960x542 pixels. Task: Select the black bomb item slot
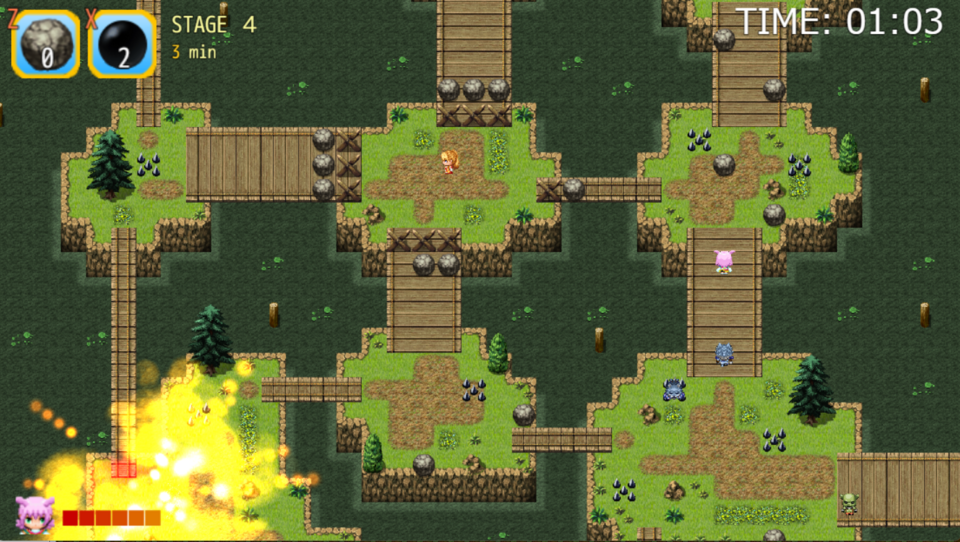122,44
